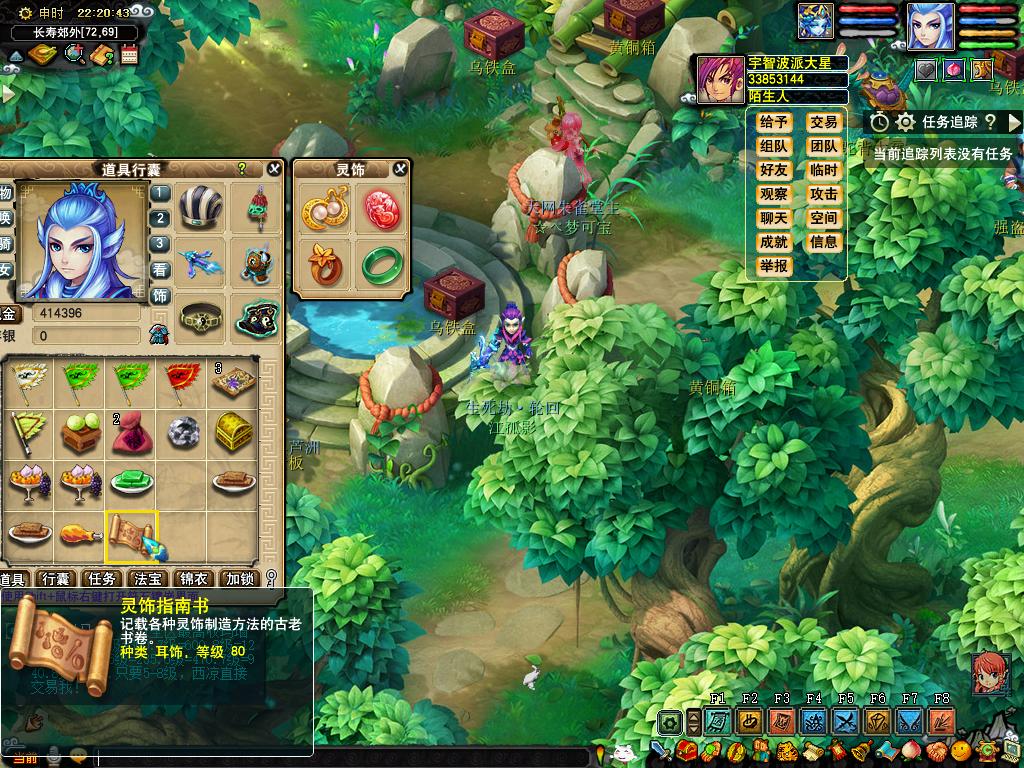
Task: Switch to the 法宝 tab
Action: (147, 579)
